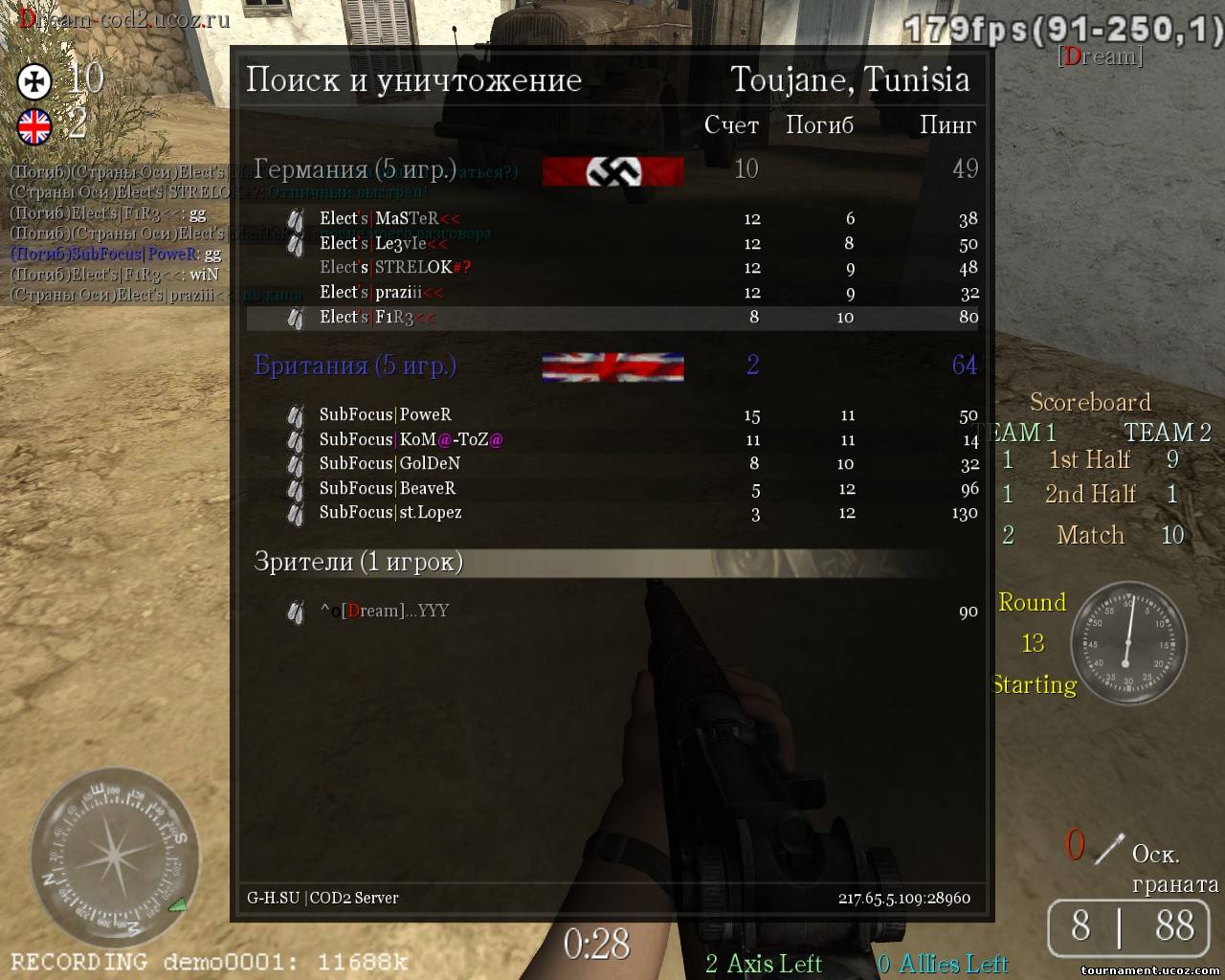Click the smoke grenade icon
Viewport: 1225px width, 980px height.
point(1108,848)
